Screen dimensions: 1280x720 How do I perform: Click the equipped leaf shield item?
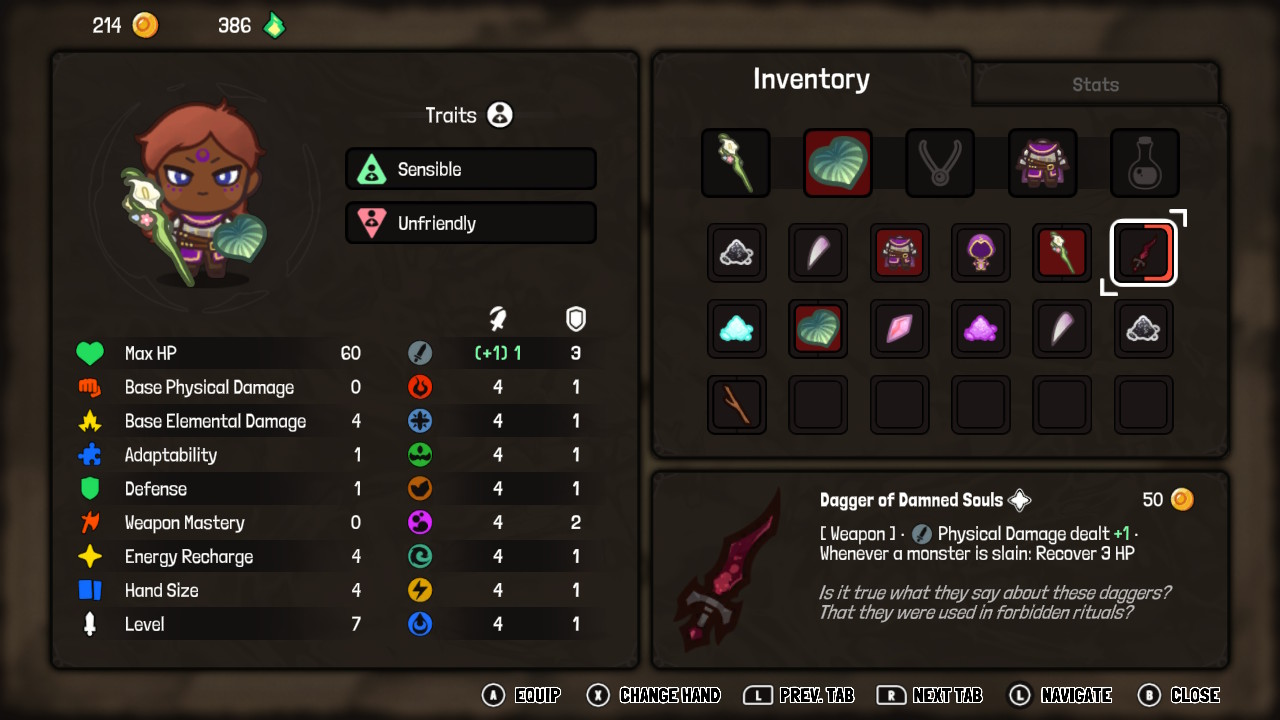(x=838, y=162)
